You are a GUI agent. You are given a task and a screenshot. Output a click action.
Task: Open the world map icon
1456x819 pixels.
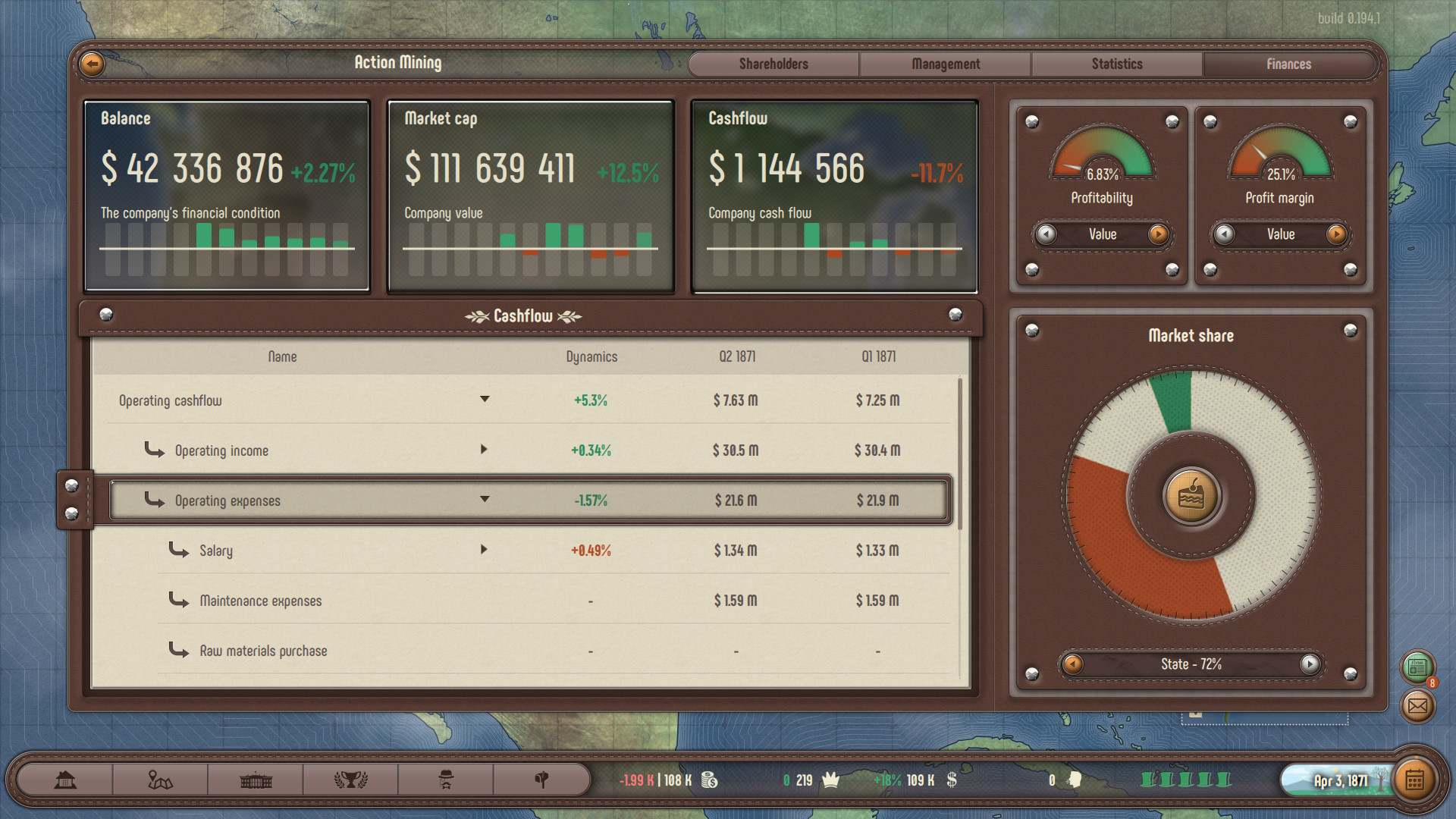tap(162, 779)
